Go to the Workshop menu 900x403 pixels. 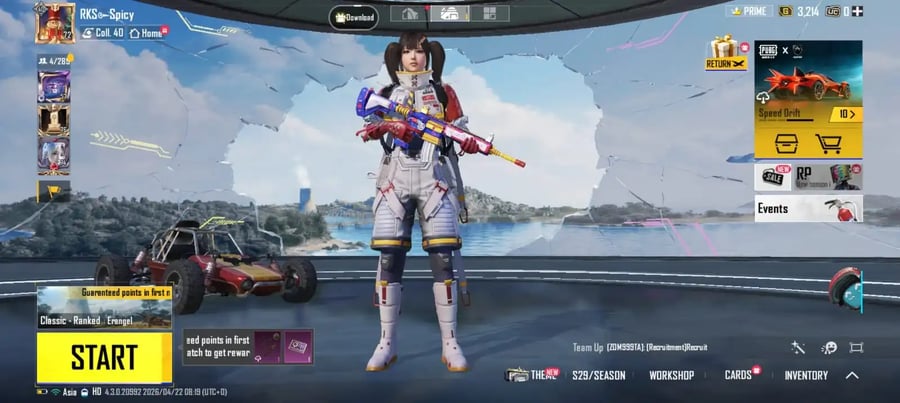(671, 375)
